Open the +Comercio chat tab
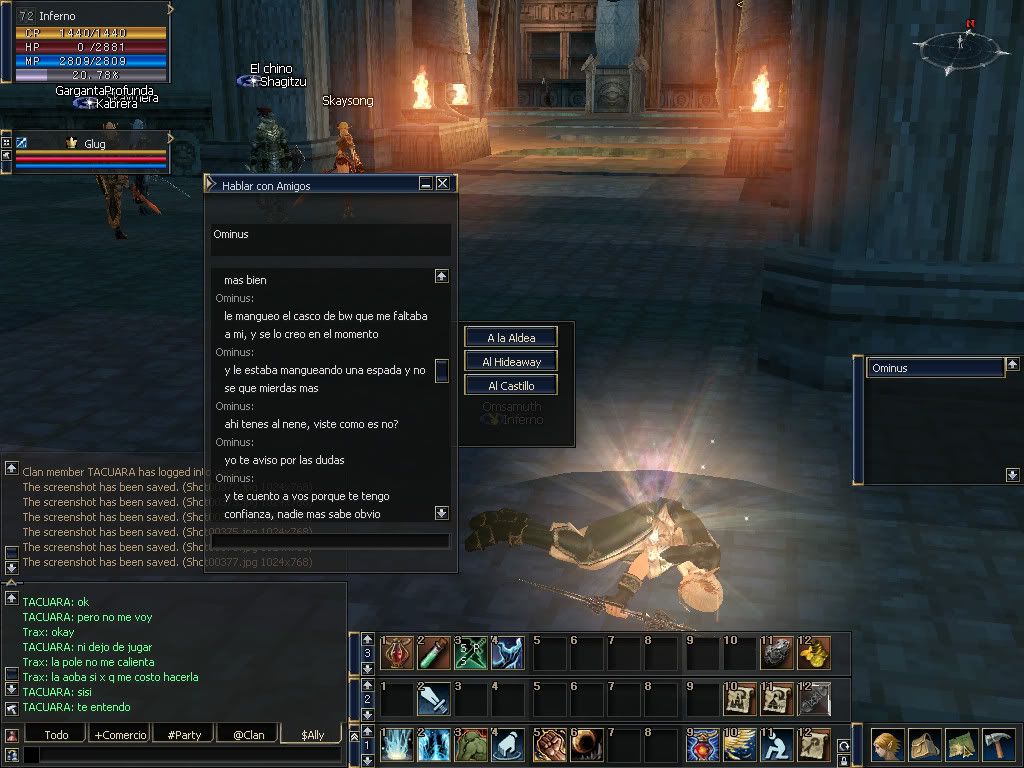The height and width of the screenshot is (768, 1024). (x=120, y=735)
